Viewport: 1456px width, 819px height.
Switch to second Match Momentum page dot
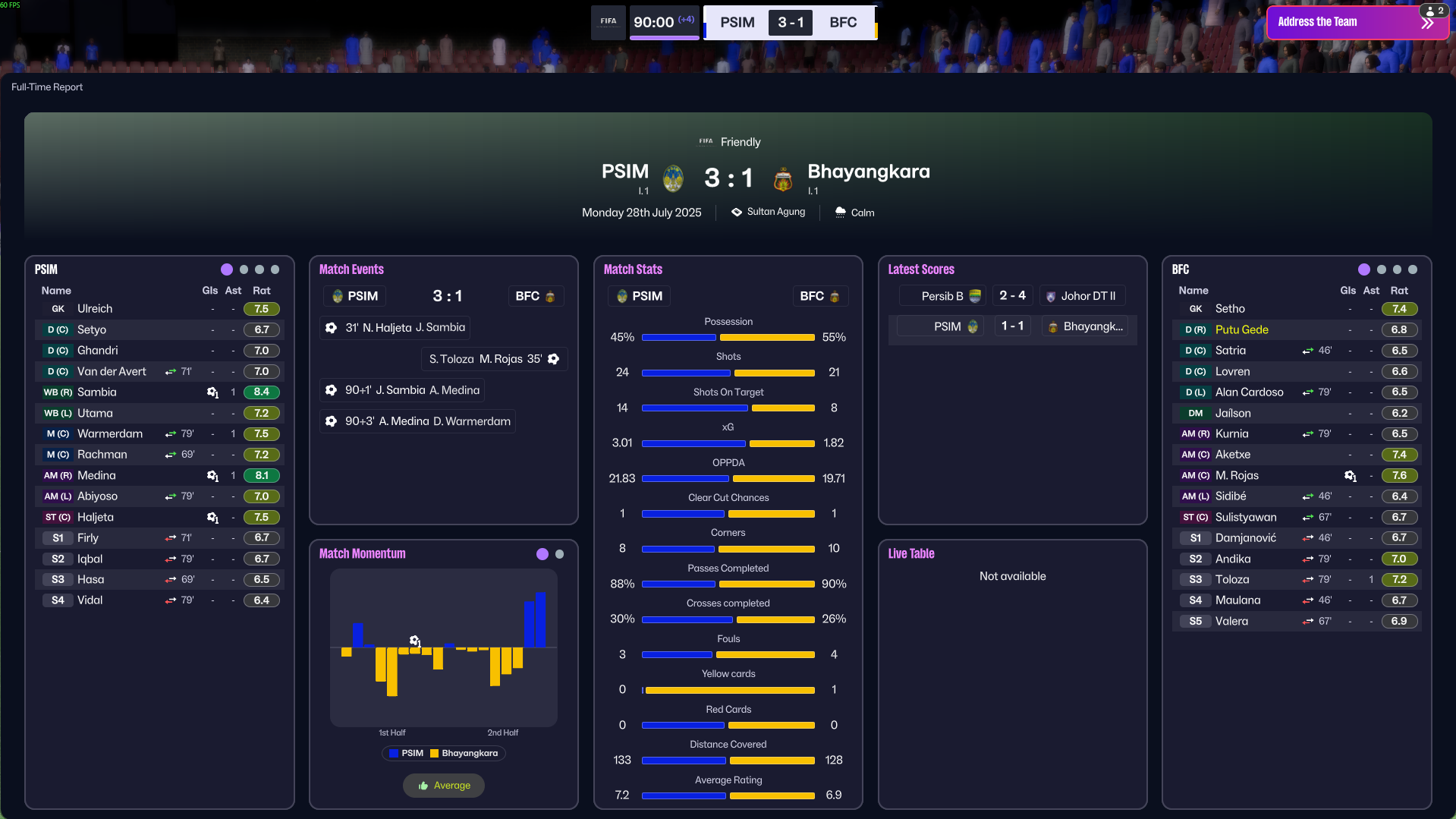tap(560, 554)
